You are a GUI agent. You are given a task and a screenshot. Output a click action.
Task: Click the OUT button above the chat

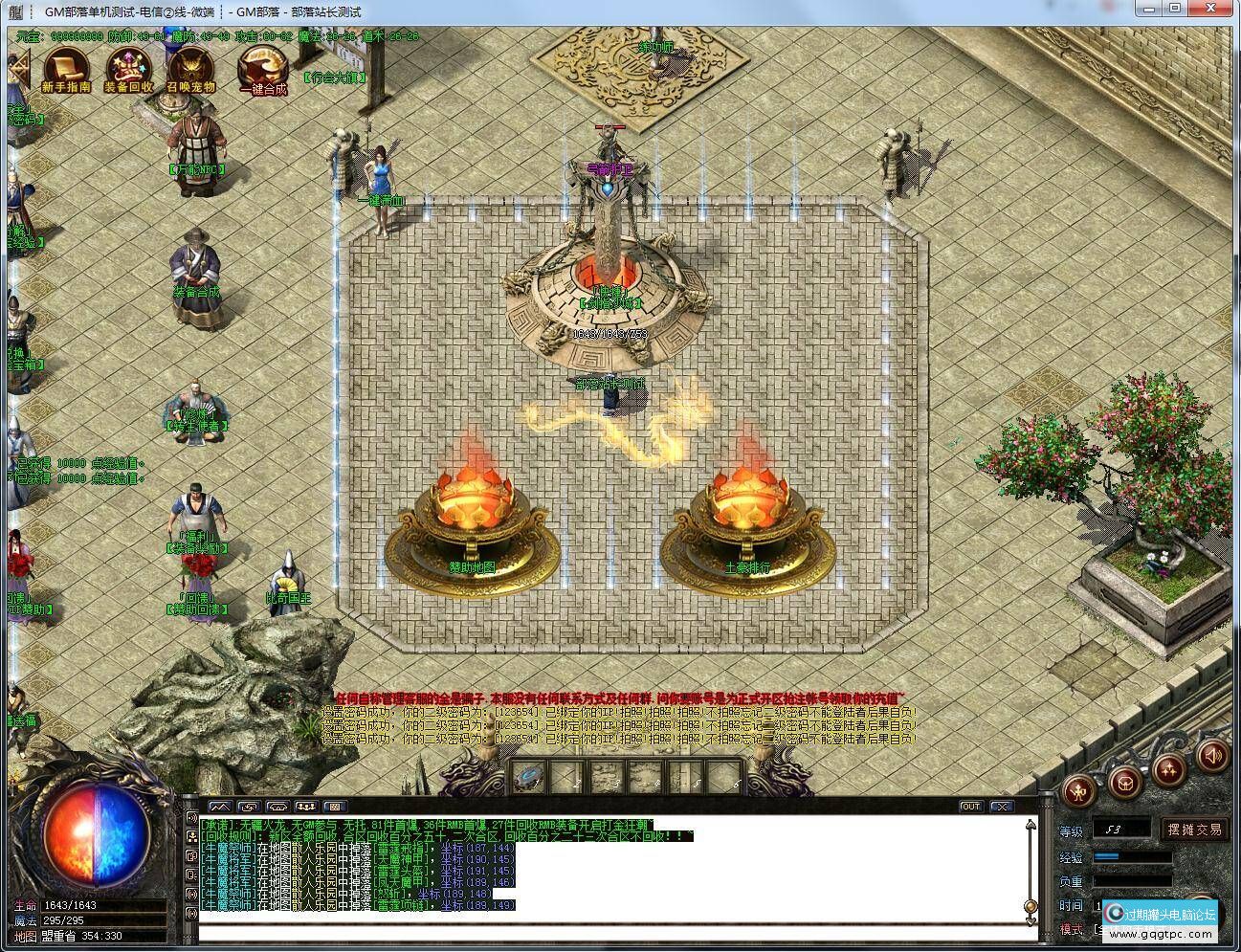pyautogui.click(x=970, y=807)
